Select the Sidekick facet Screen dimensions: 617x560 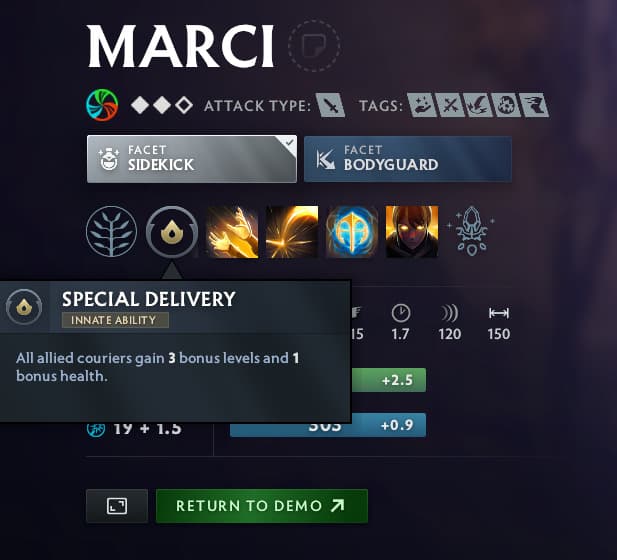pyautogui.click(x=191, y=159)
